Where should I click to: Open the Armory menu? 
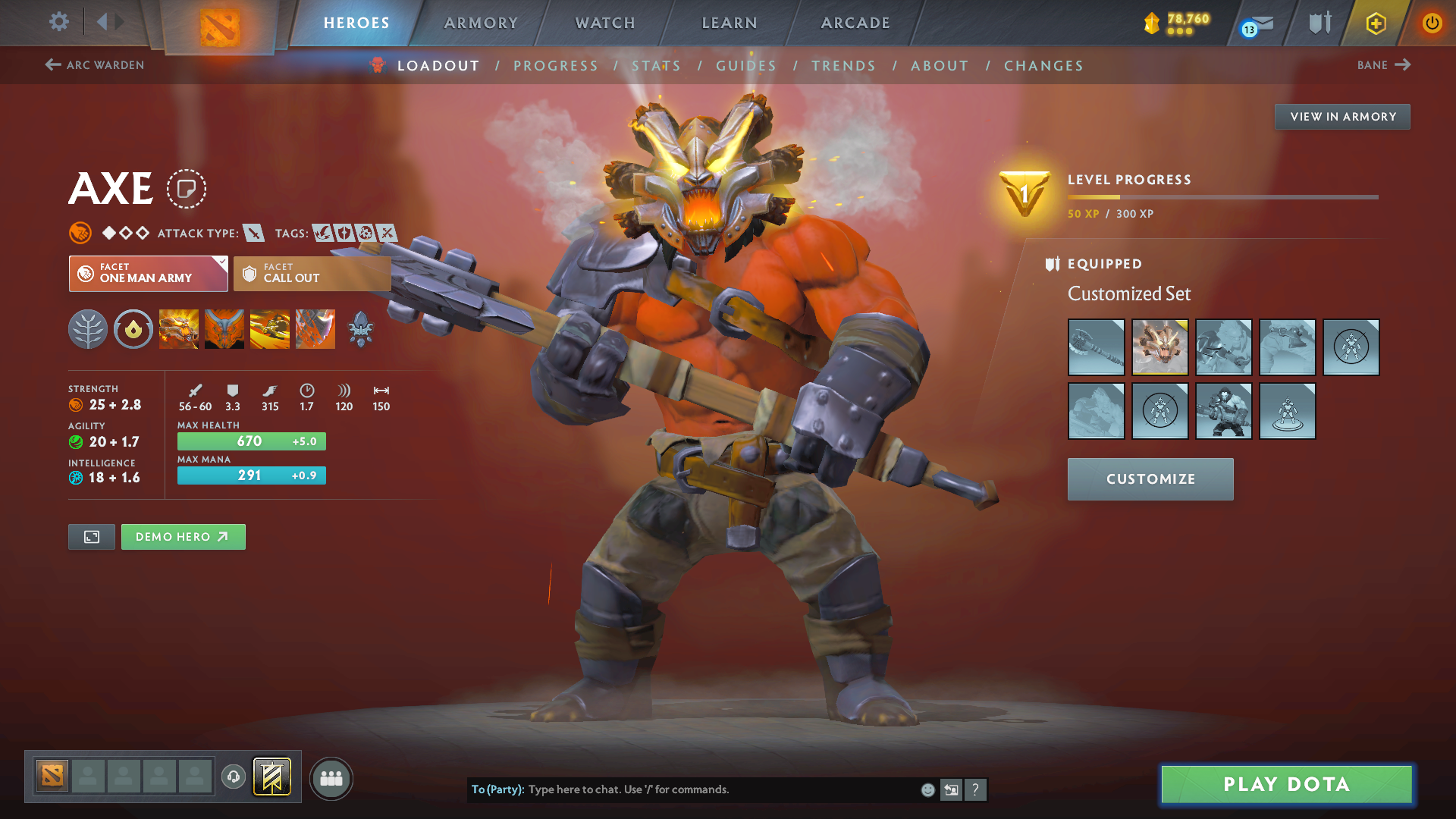[x=481, y=23]
